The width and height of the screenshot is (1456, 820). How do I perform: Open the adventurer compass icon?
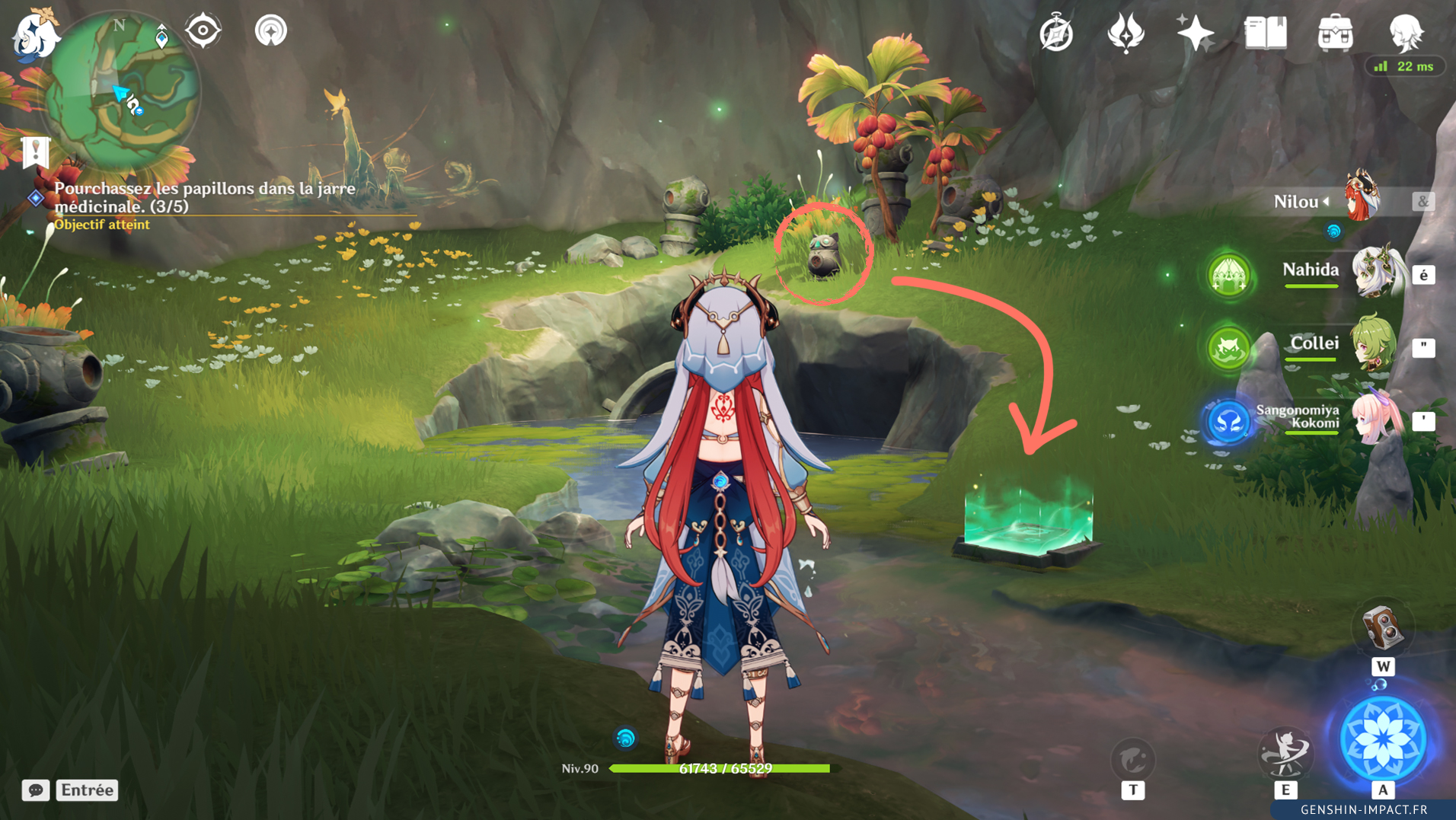pos(1056,34)
